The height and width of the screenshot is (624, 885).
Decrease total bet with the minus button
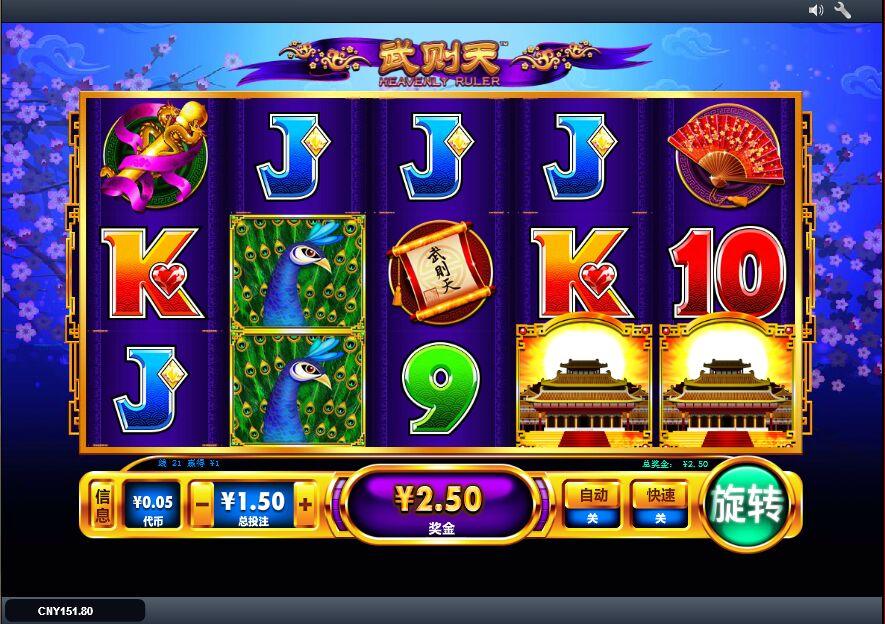click(x=202, y=505)
